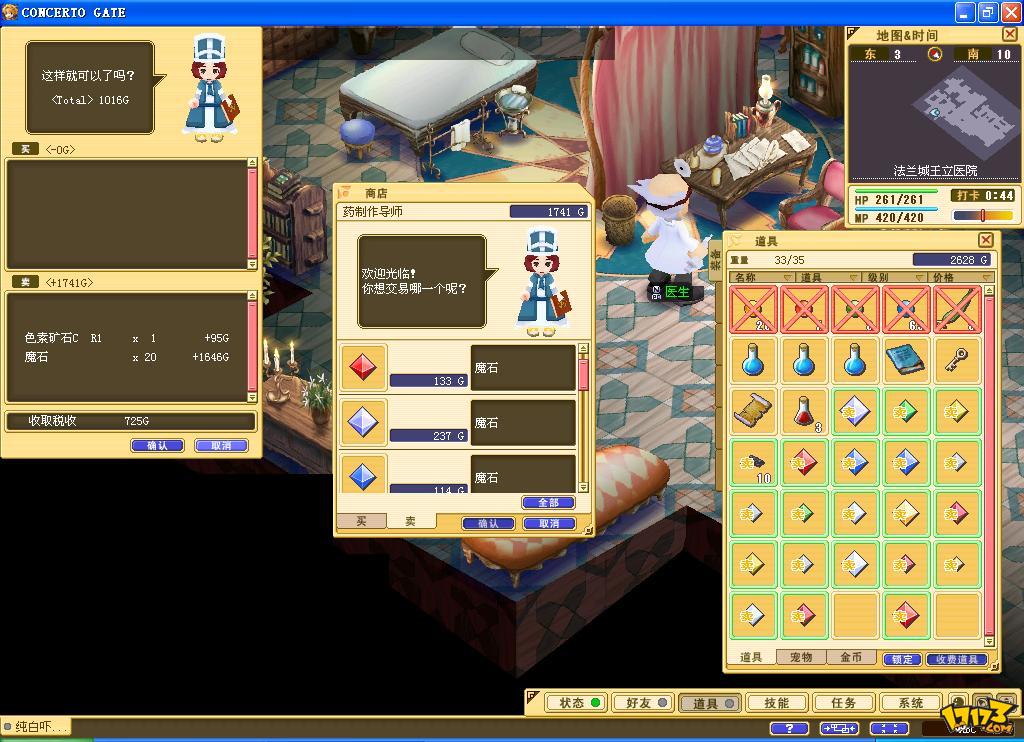Image resolution: width=1024 pixels, height=742 pixels.
Task: Open the 宠物 tab in the inventory
Action: (x=801, y=658)
